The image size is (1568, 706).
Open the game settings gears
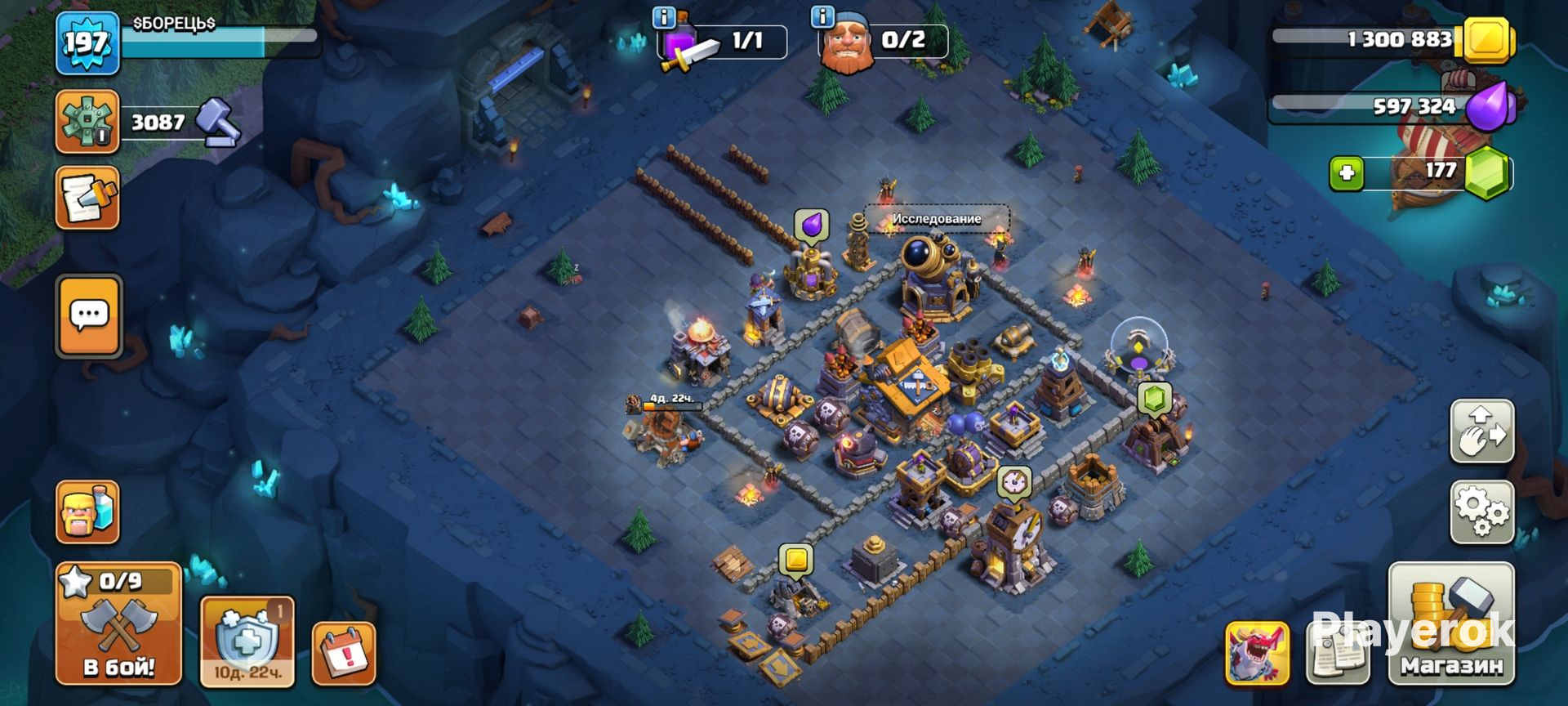(1481, 512)
